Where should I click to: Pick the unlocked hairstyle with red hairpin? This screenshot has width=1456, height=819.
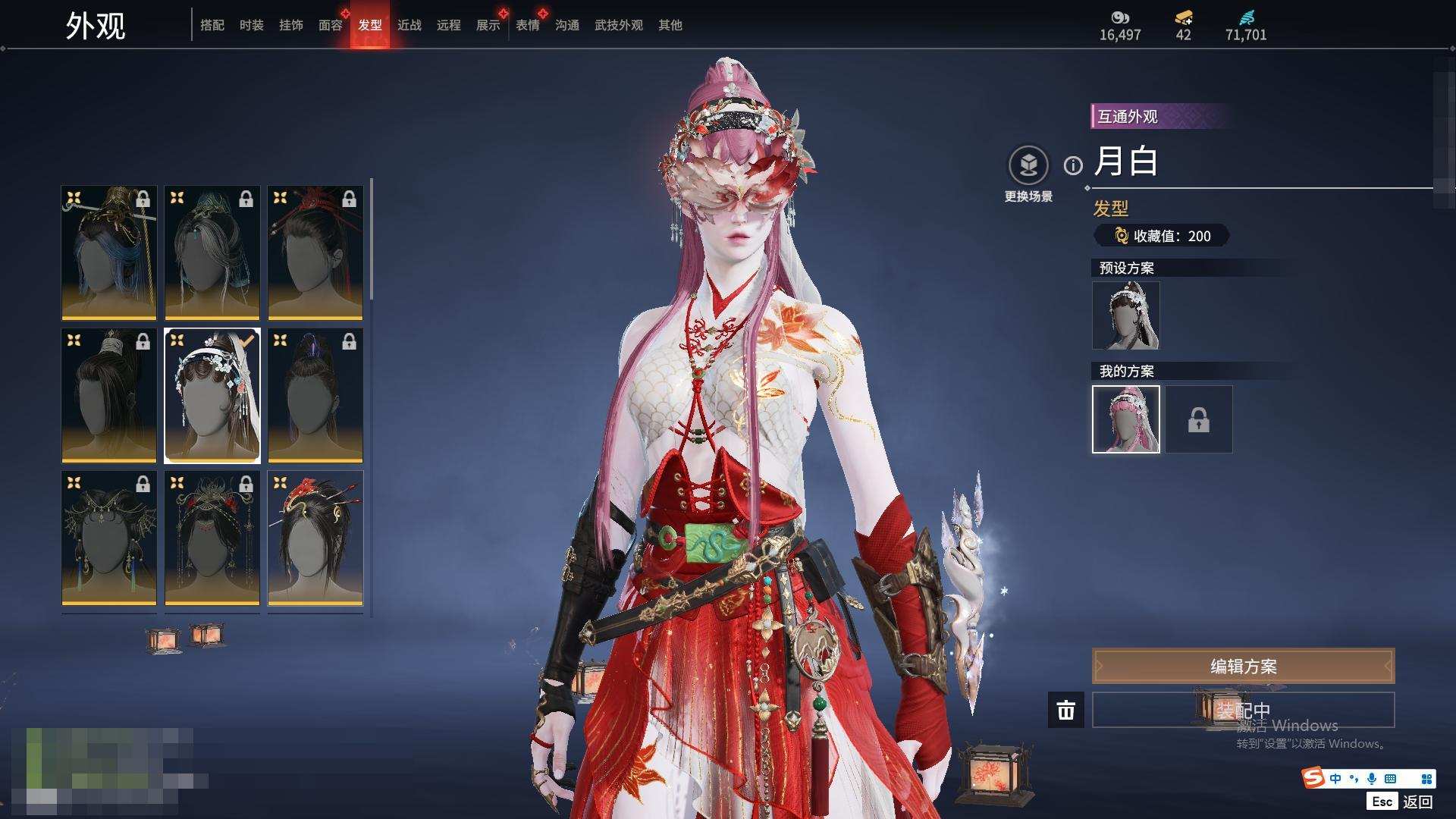315,538
